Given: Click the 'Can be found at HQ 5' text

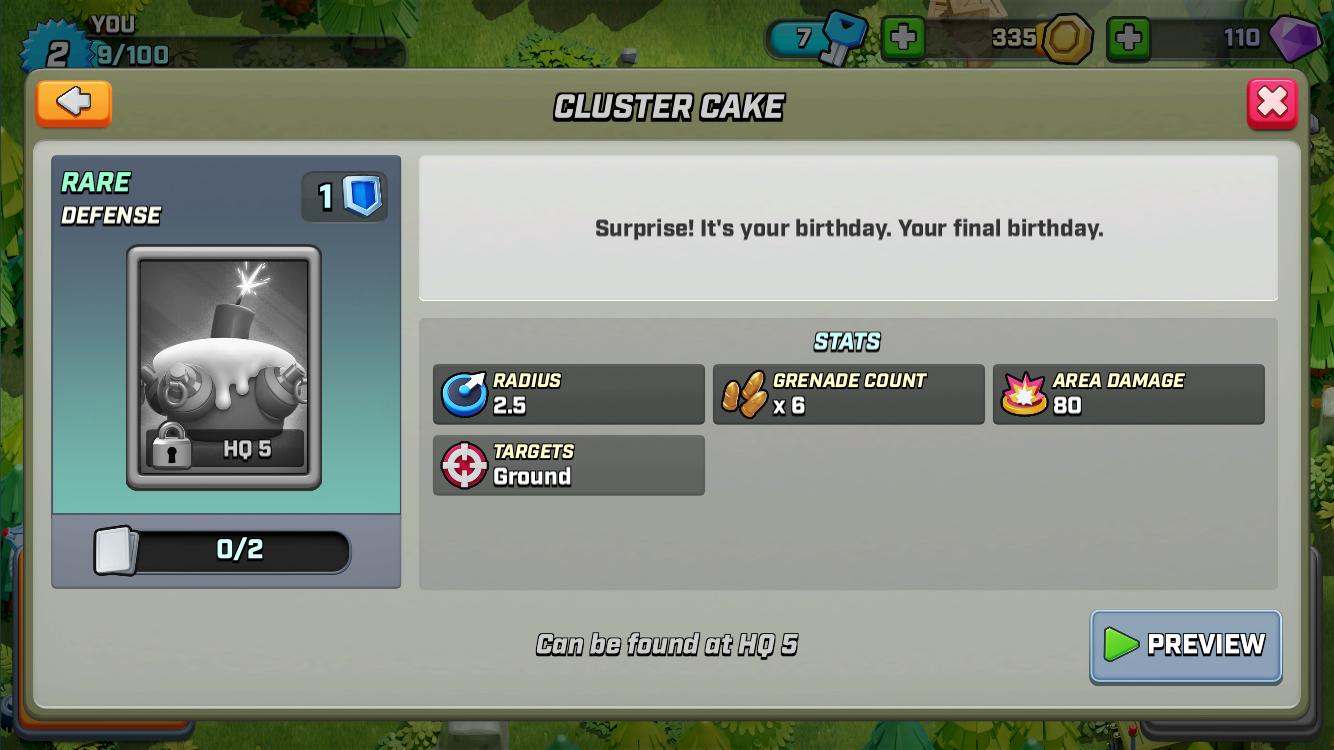Looking at the screenshot, I should [x=668, y=645].
